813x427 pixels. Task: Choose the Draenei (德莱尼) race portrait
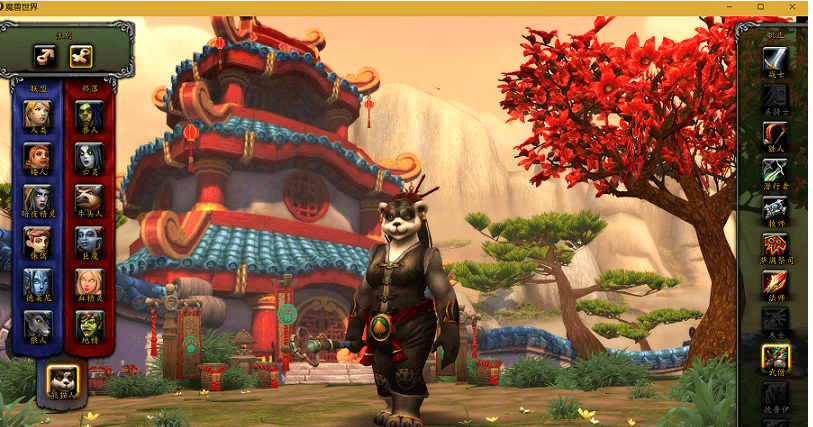tap(38, 282)
